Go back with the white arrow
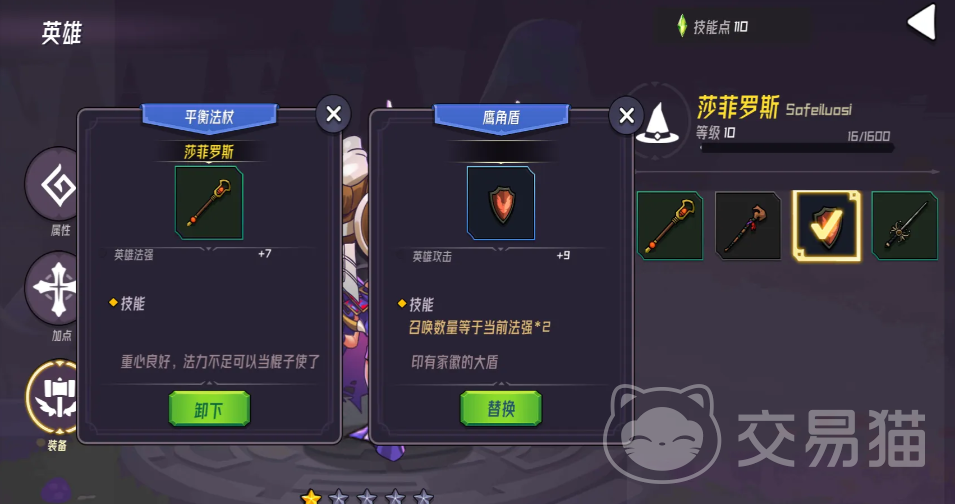 click(920, 24)
